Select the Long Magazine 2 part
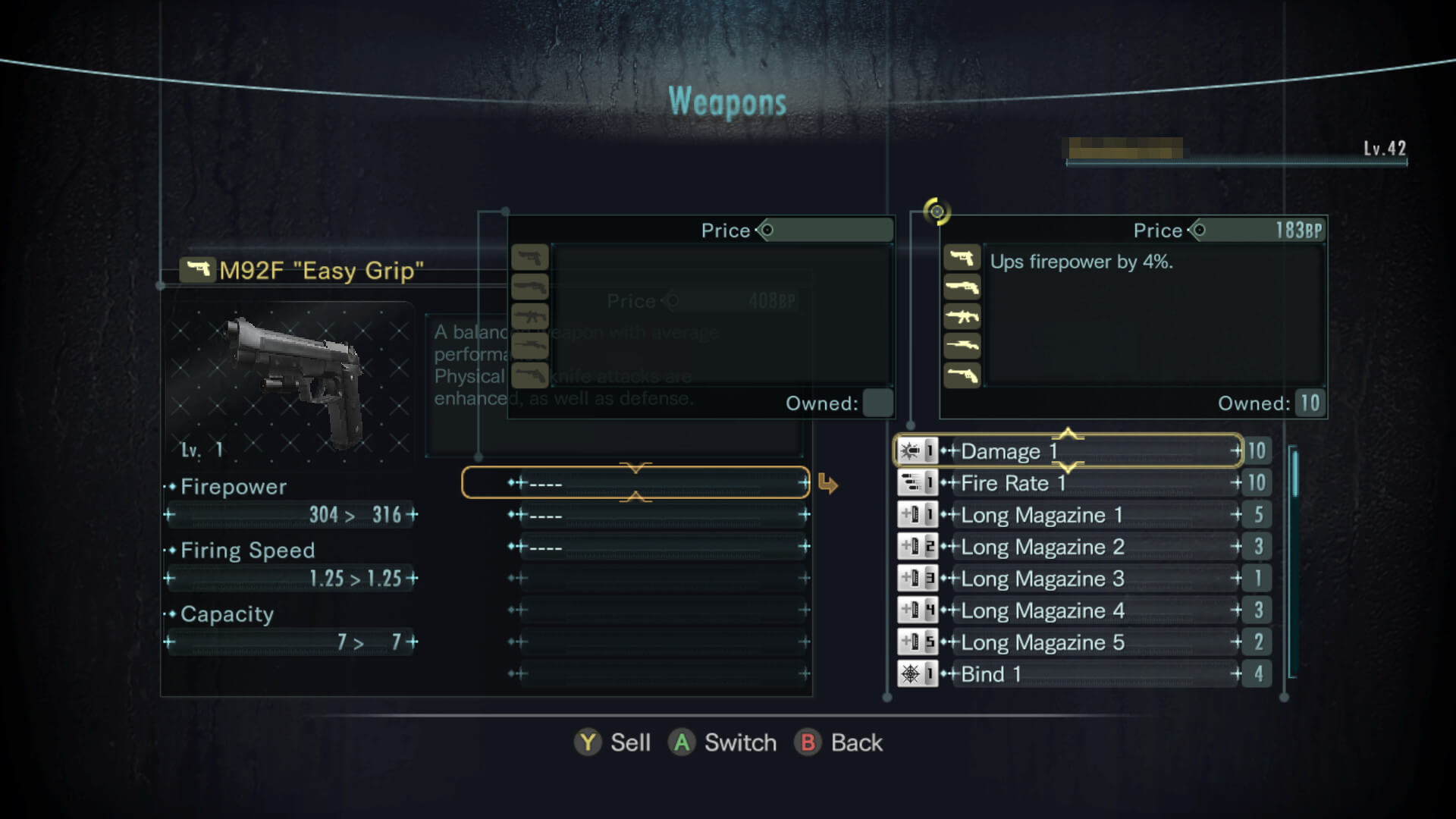This screenshot has width=1456, height=819. coord(1068,547)
